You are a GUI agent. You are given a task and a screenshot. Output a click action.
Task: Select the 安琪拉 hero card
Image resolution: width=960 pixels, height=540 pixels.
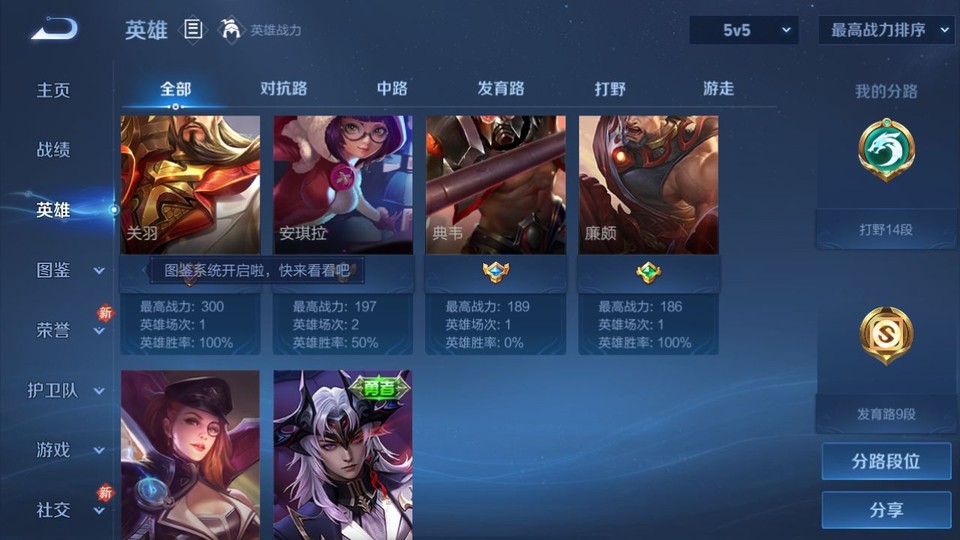(343, 185)
